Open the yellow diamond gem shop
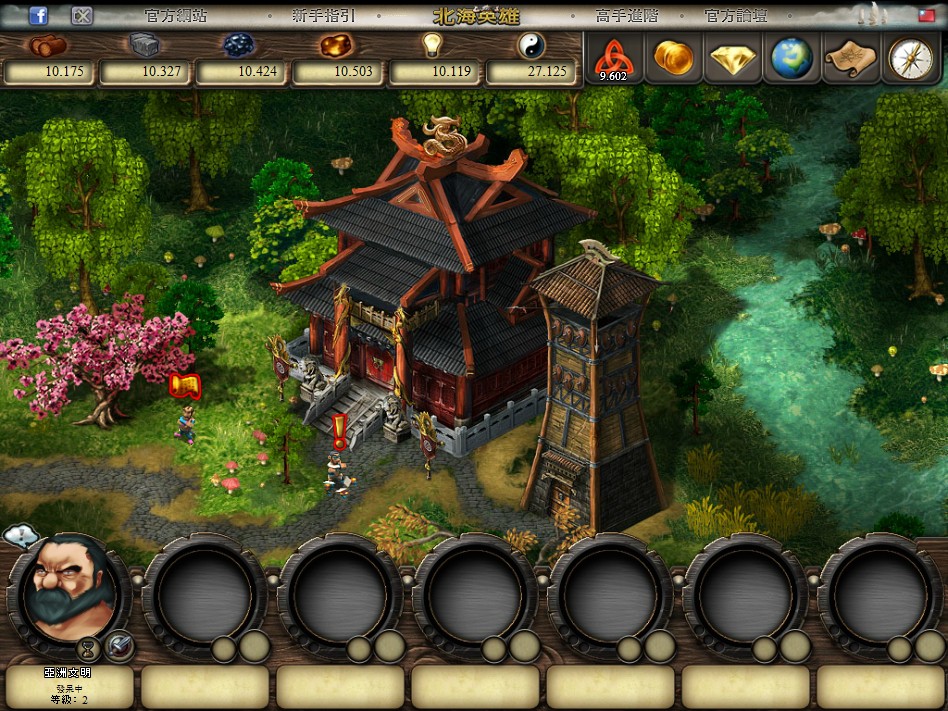This screenshot has width=948, height=711. [x=732, y=59]
